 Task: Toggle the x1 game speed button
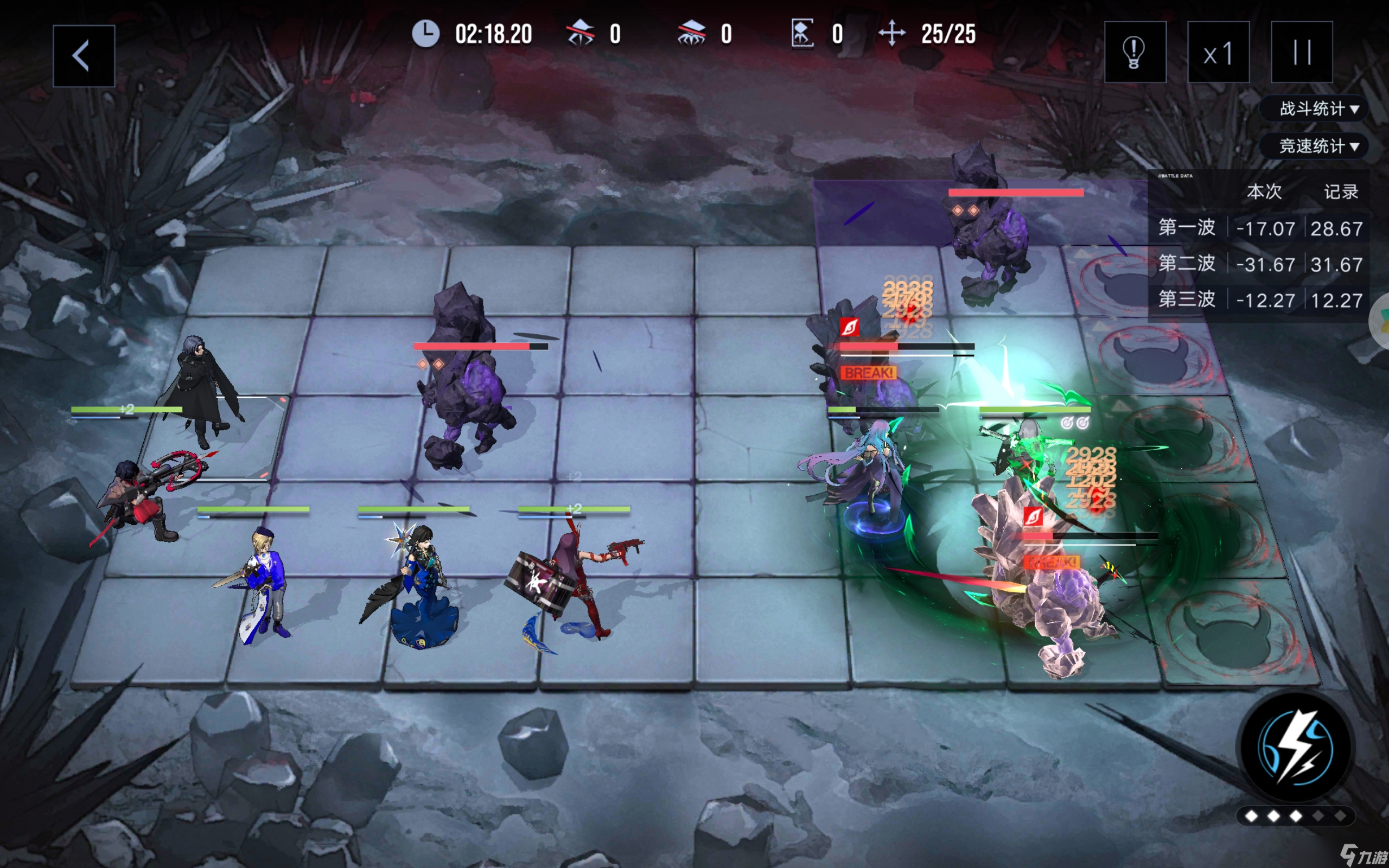[x=1218, y=52]
